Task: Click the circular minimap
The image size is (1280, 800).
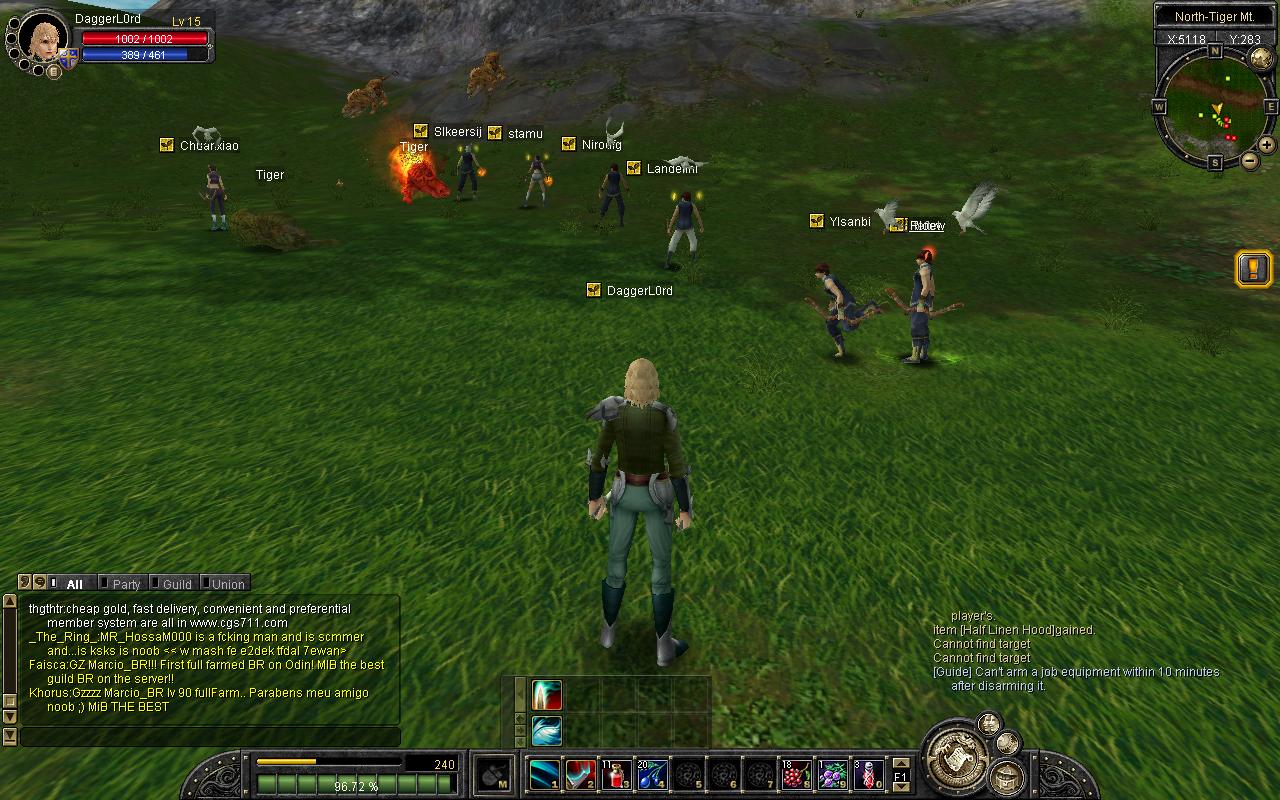Action: tap(1214, 106)
